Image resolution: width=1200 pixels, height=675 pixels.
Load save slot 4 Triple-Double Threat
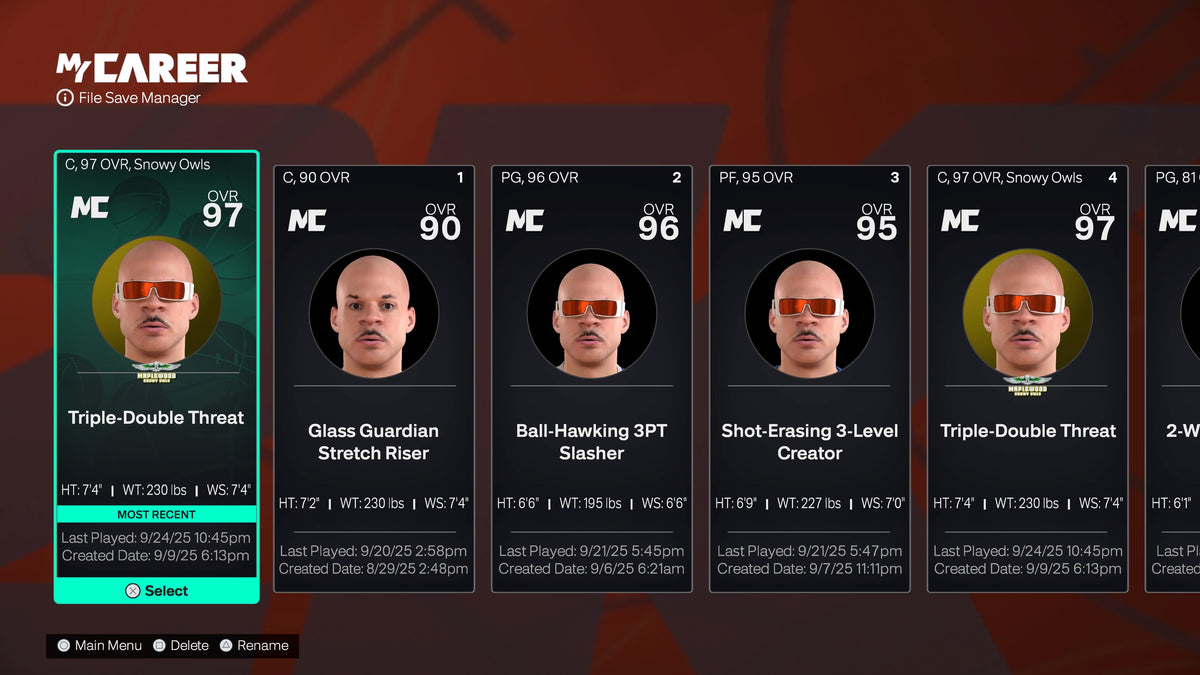click(x=1027, y=378)
